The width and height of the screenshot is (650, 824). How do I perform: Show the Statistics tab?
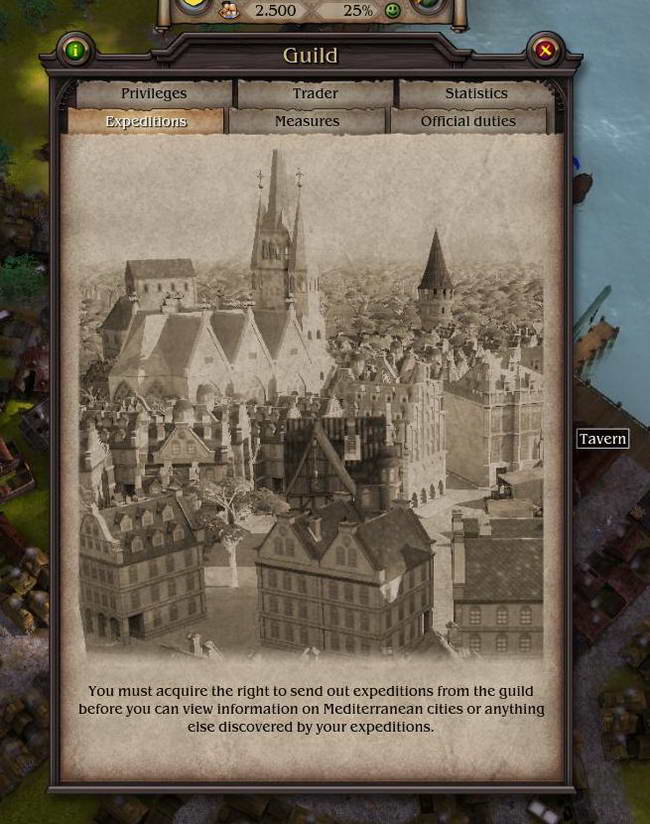pyautogui.click(x=476, y=93)
